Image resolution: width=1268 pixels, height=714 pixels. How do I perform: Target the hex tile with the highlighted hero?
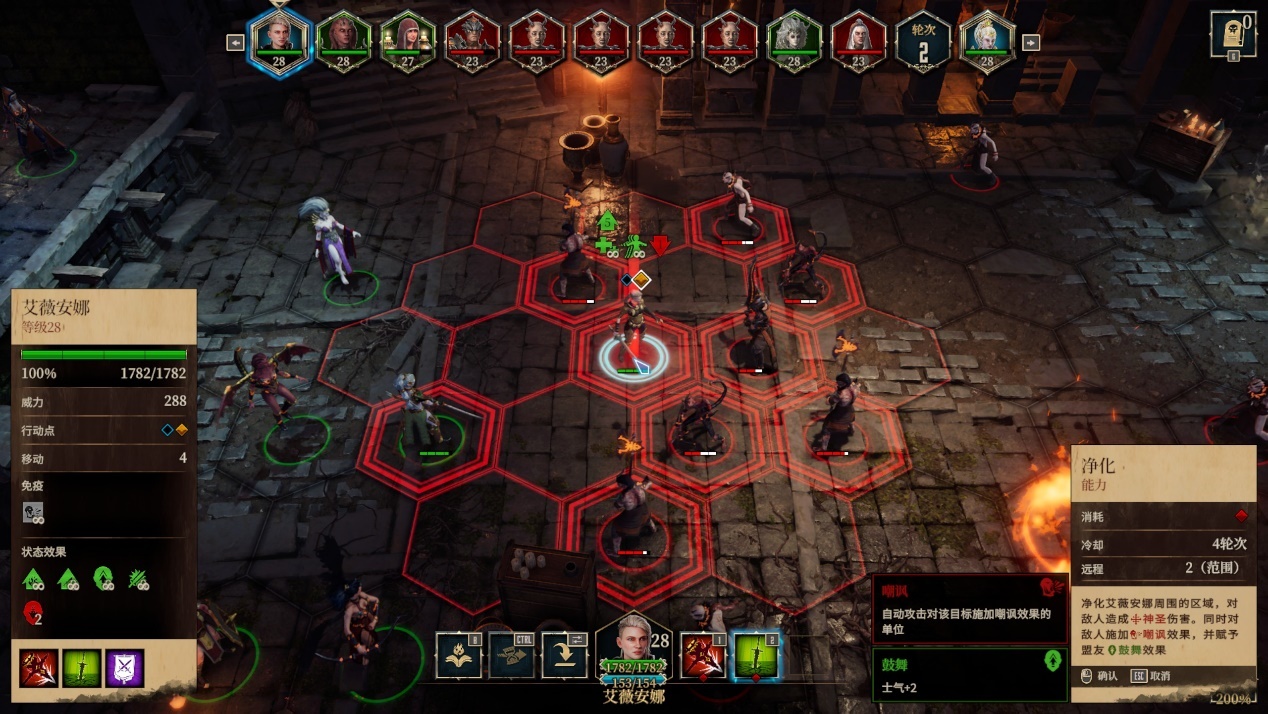tap(635, 358)
